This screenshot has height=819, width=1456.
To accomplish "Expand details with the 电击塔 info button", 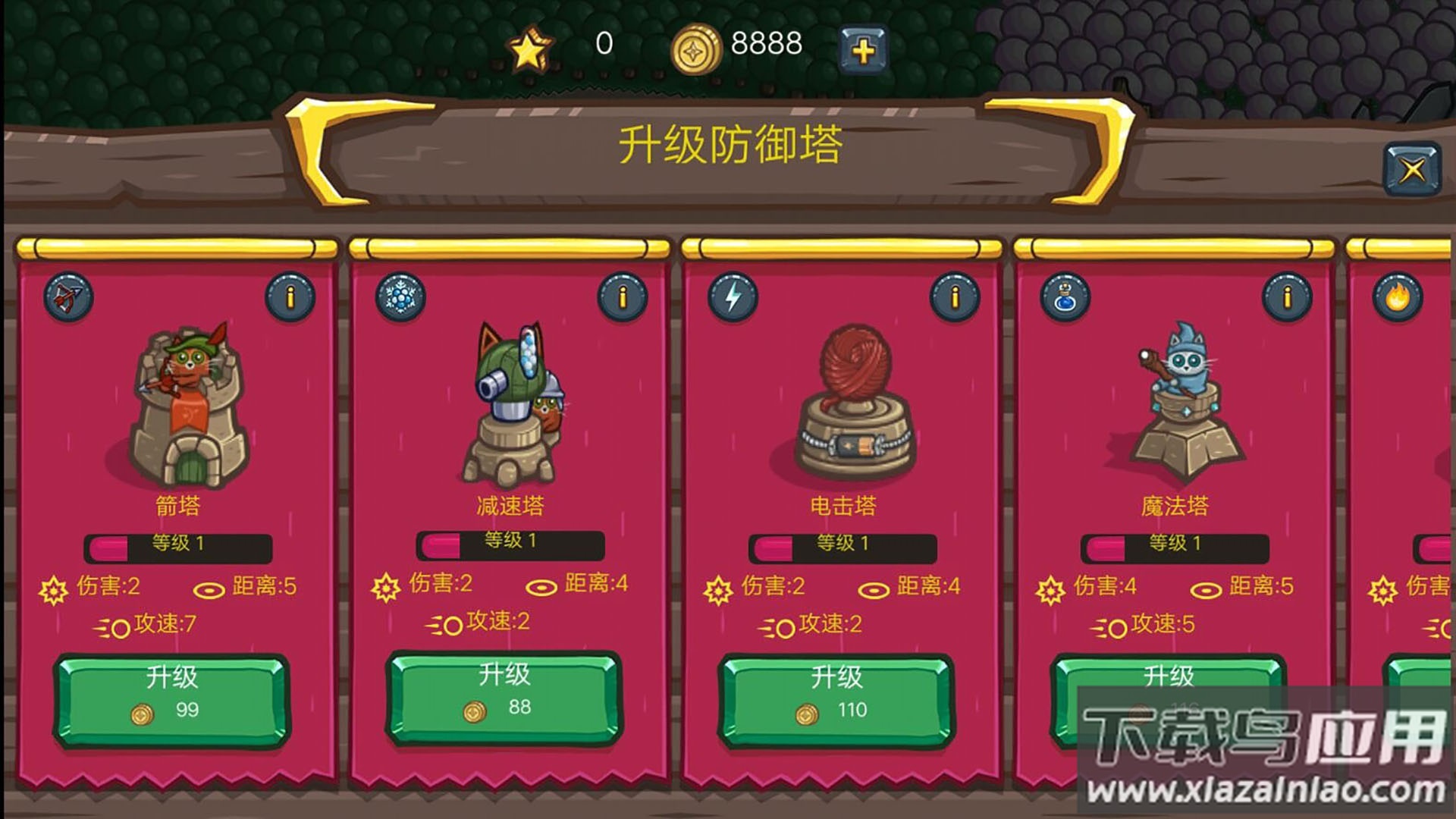I will coord(954,297).
